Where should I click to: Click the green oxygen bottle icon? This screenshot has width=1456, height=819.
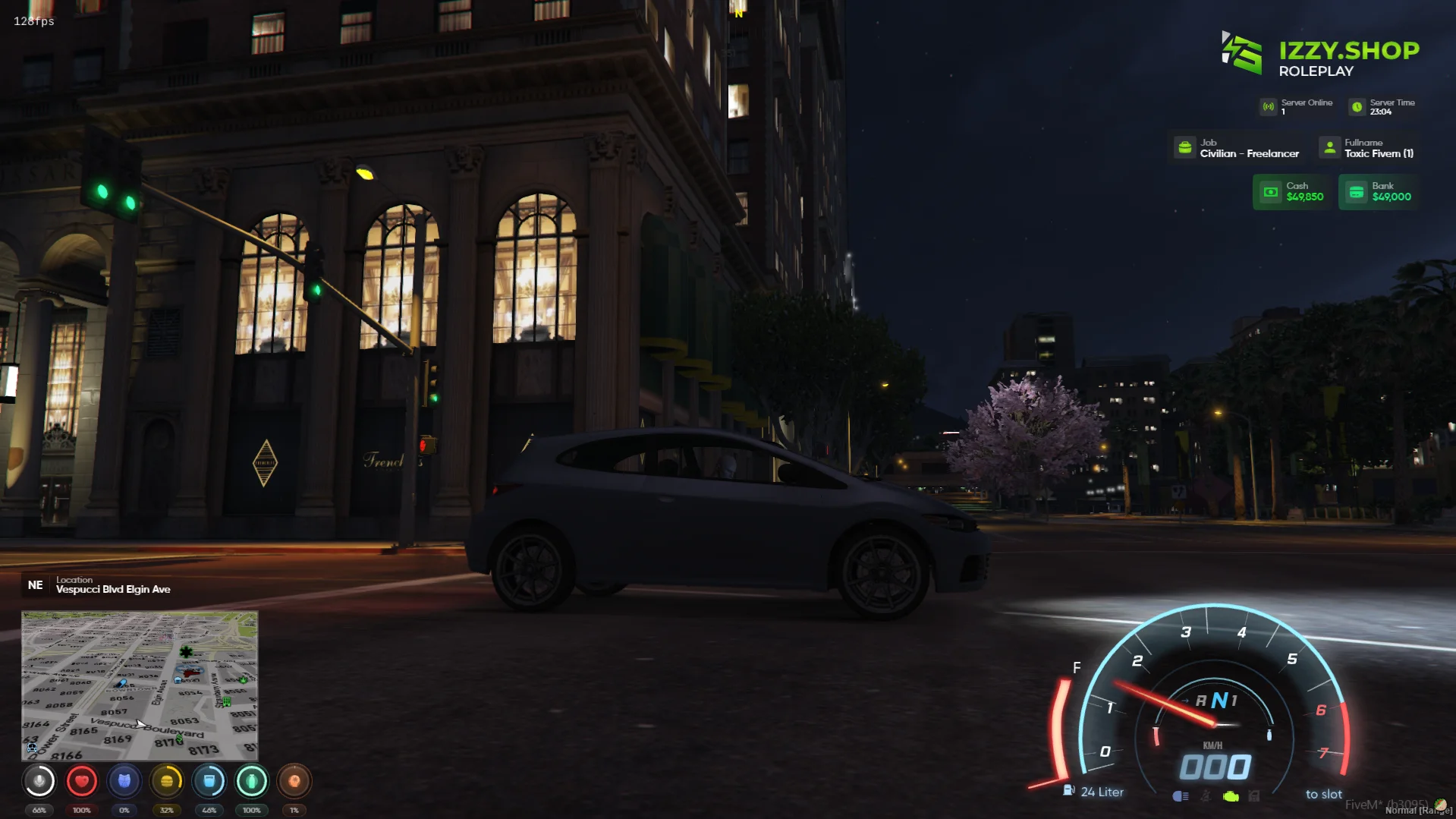(252, 780)
